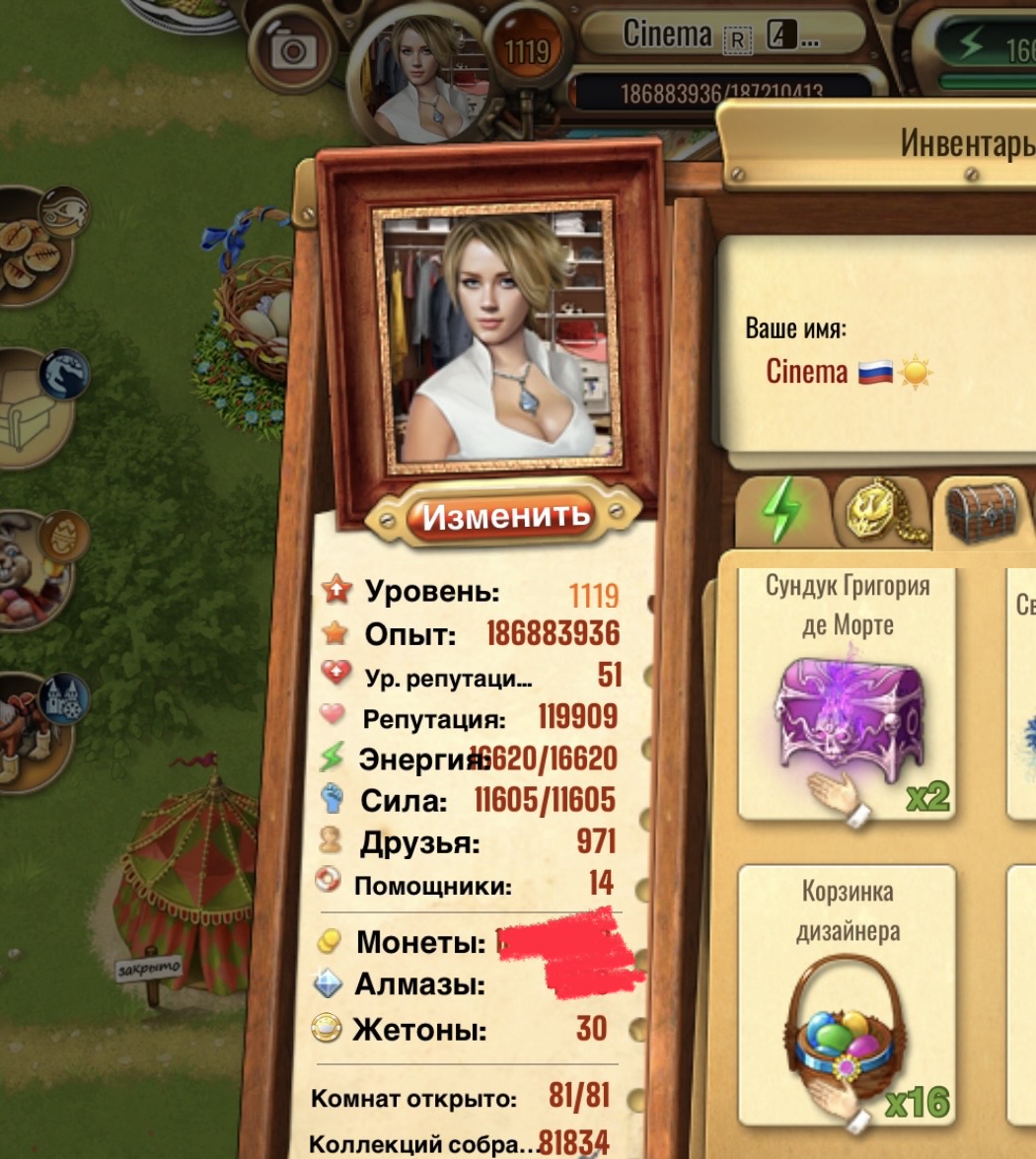Click the level 1119 orange badge
This screenshot has height=1159, width=1036.
(x=526, y=47)
